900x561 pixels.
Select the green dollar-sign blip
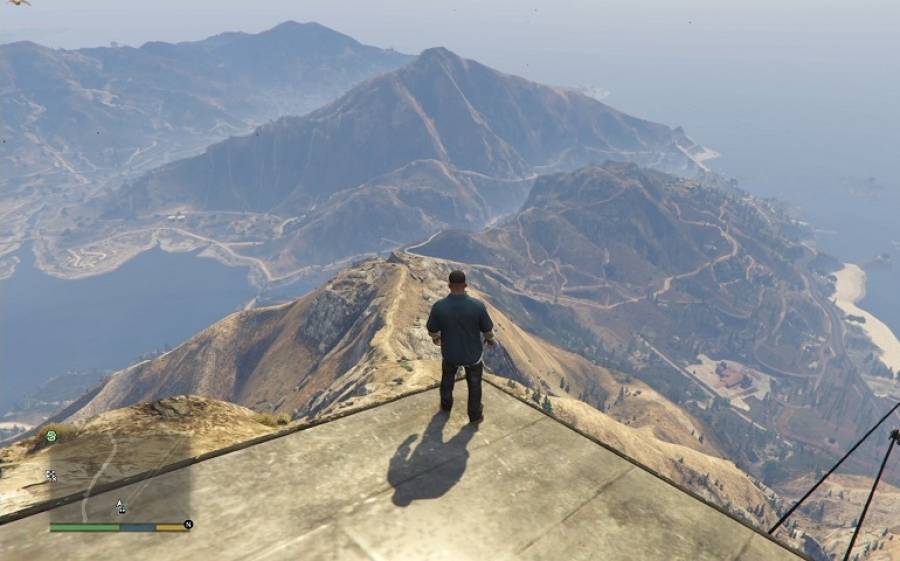[x=50, y=436]
